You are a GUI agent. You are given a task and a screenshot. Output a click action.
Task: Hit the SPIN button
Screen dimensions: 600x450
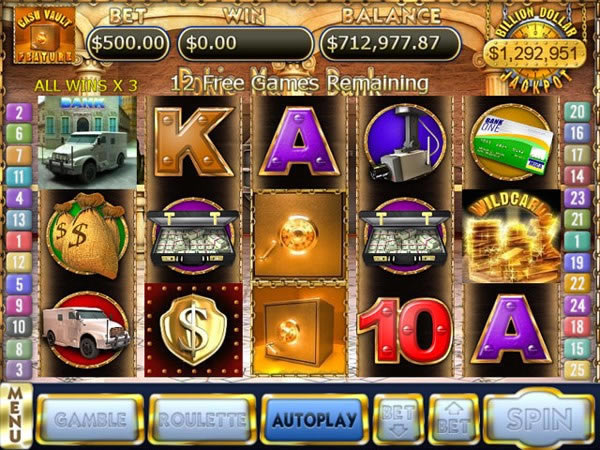pos(539,418)
